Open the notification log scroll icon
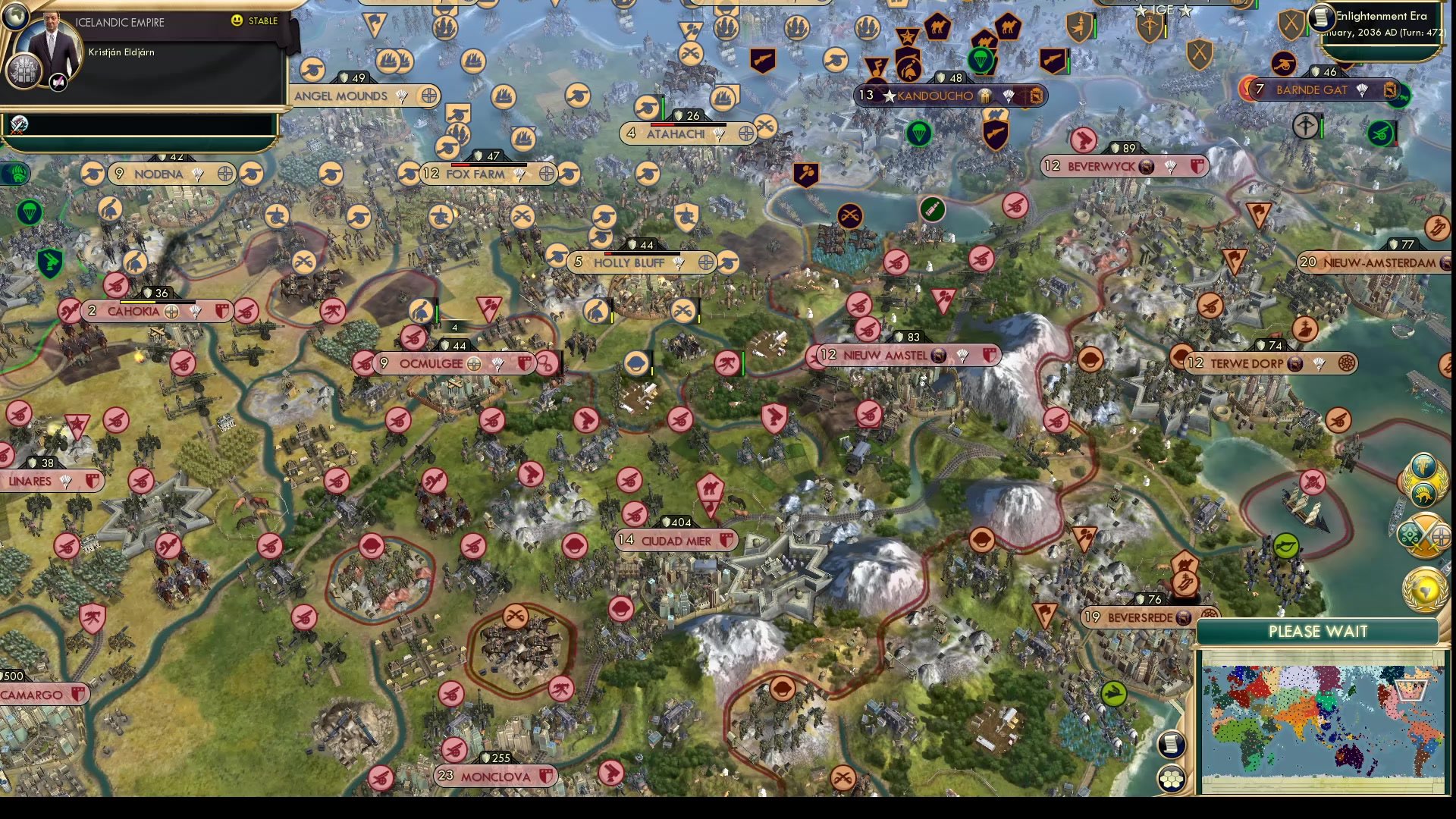Screen dimensions: 1456x819 (x=1172, y=743)
